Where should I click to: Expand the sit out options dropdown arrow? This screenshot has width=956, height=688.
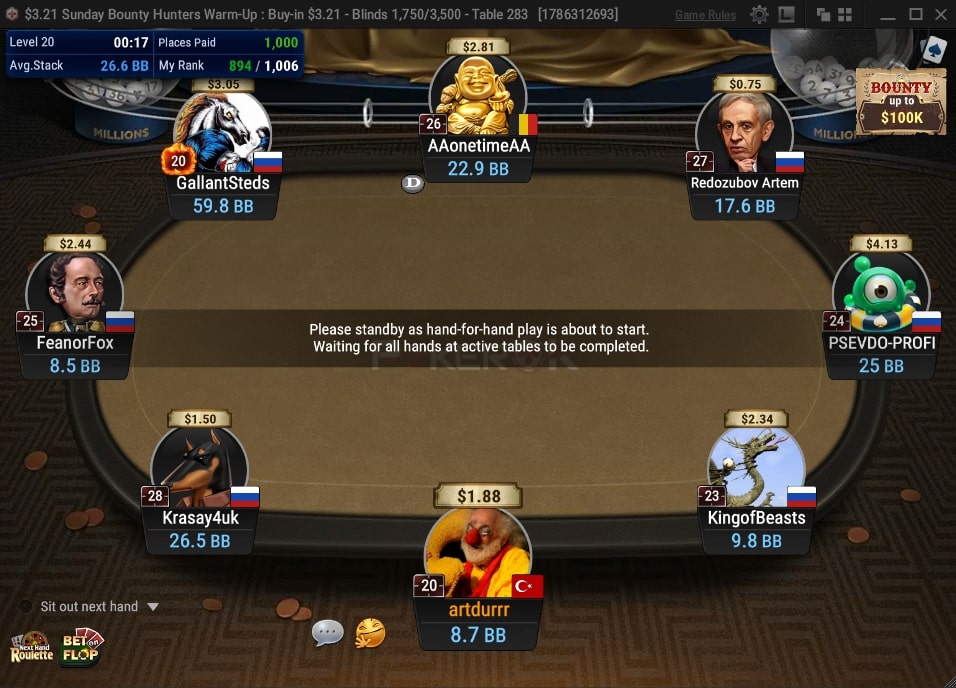click(153, 607)
